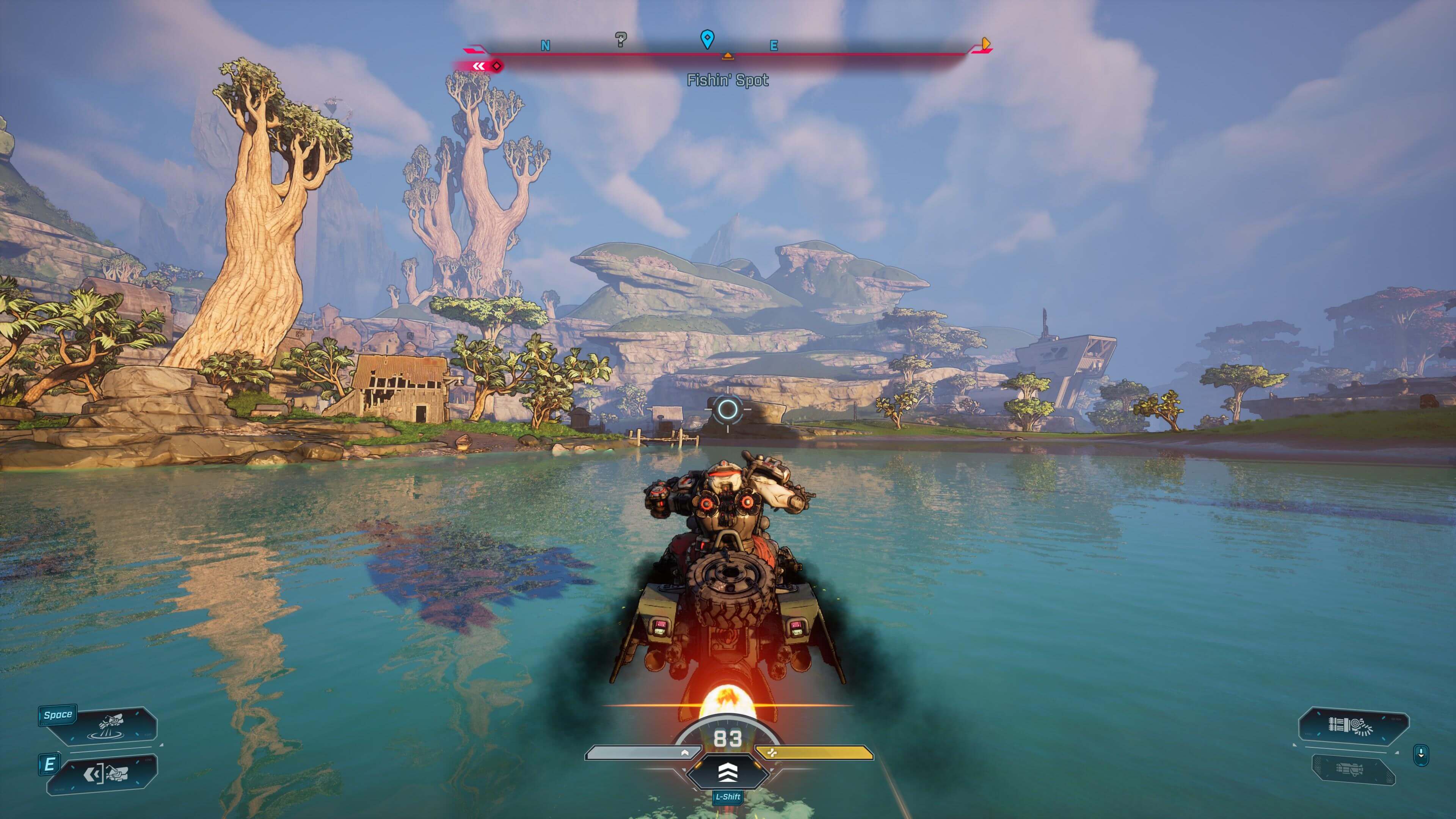Select the N compass direction label
Image resolution: width=1456 pixels, height=819 pixels.
pos(546,45)
